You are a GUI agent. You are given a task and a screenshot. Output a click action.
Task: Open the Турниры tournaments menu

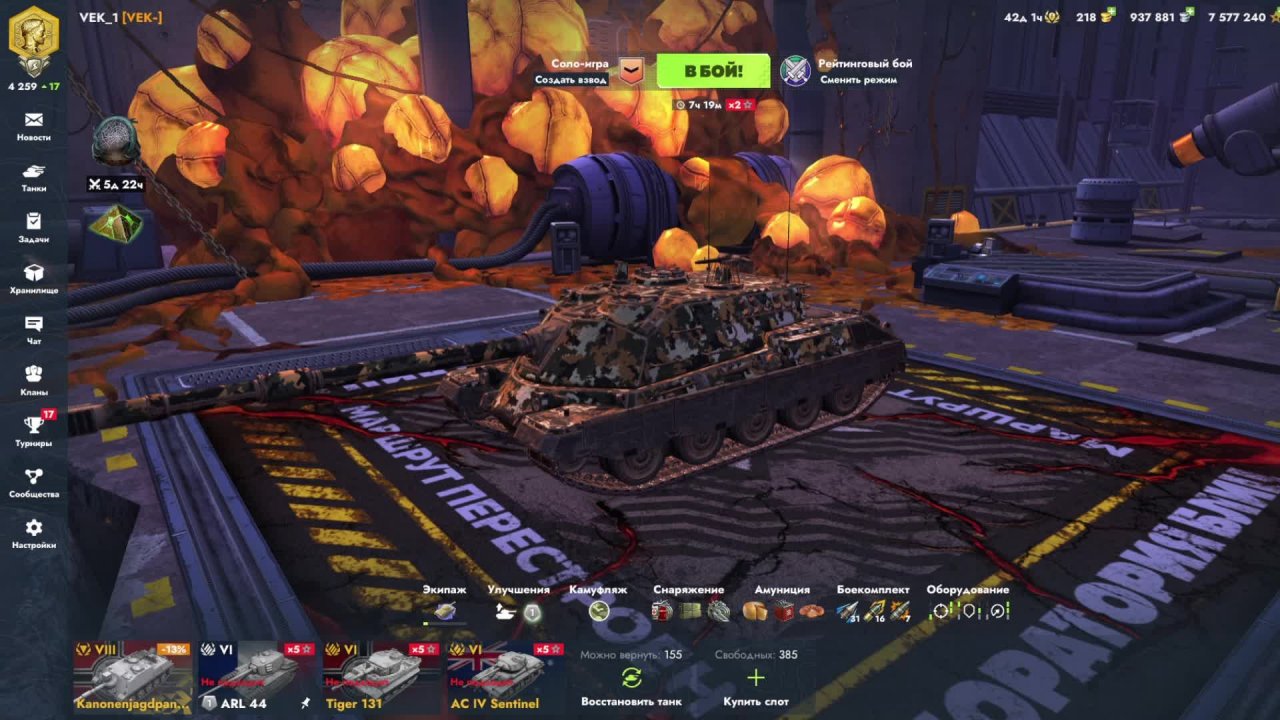34,432
